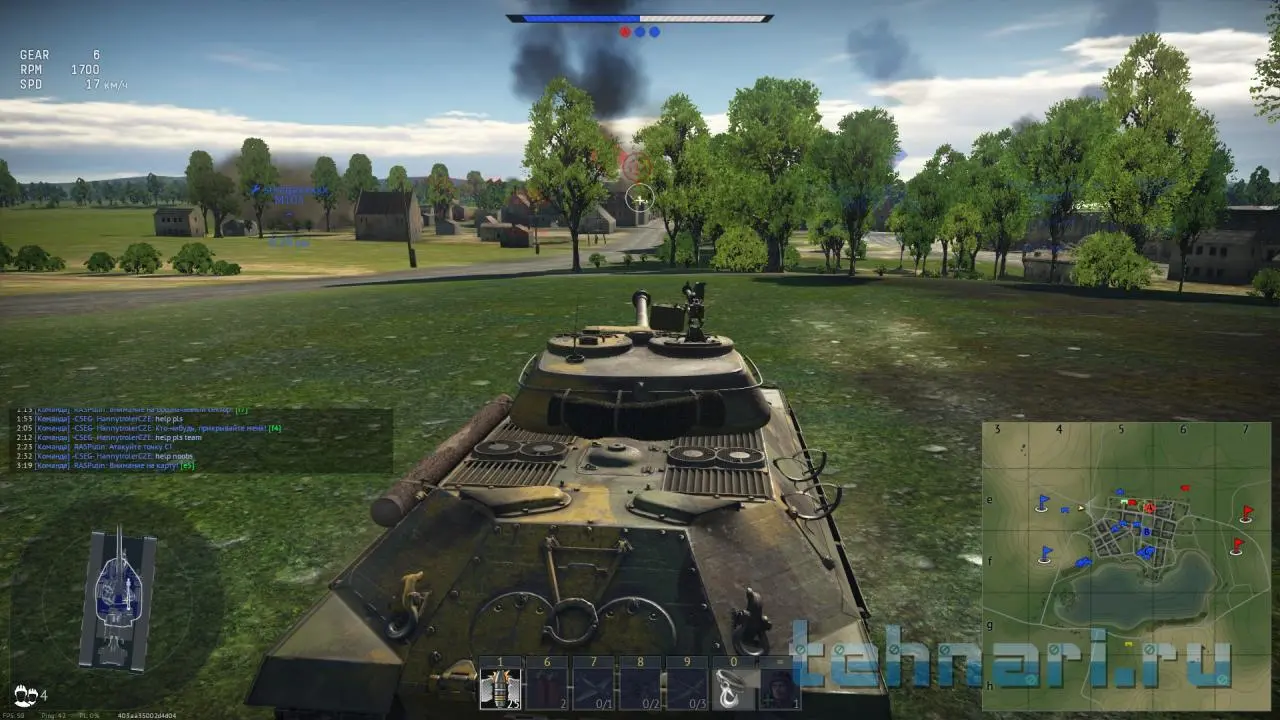Open the team chat message log

tap(200, 438)
